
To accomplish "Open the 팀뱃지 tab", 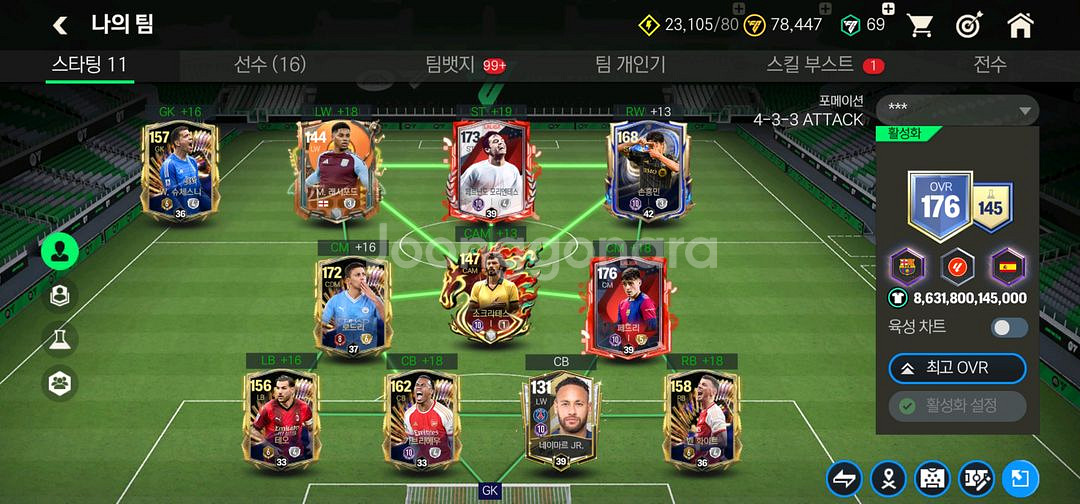I will click(448, 65).
